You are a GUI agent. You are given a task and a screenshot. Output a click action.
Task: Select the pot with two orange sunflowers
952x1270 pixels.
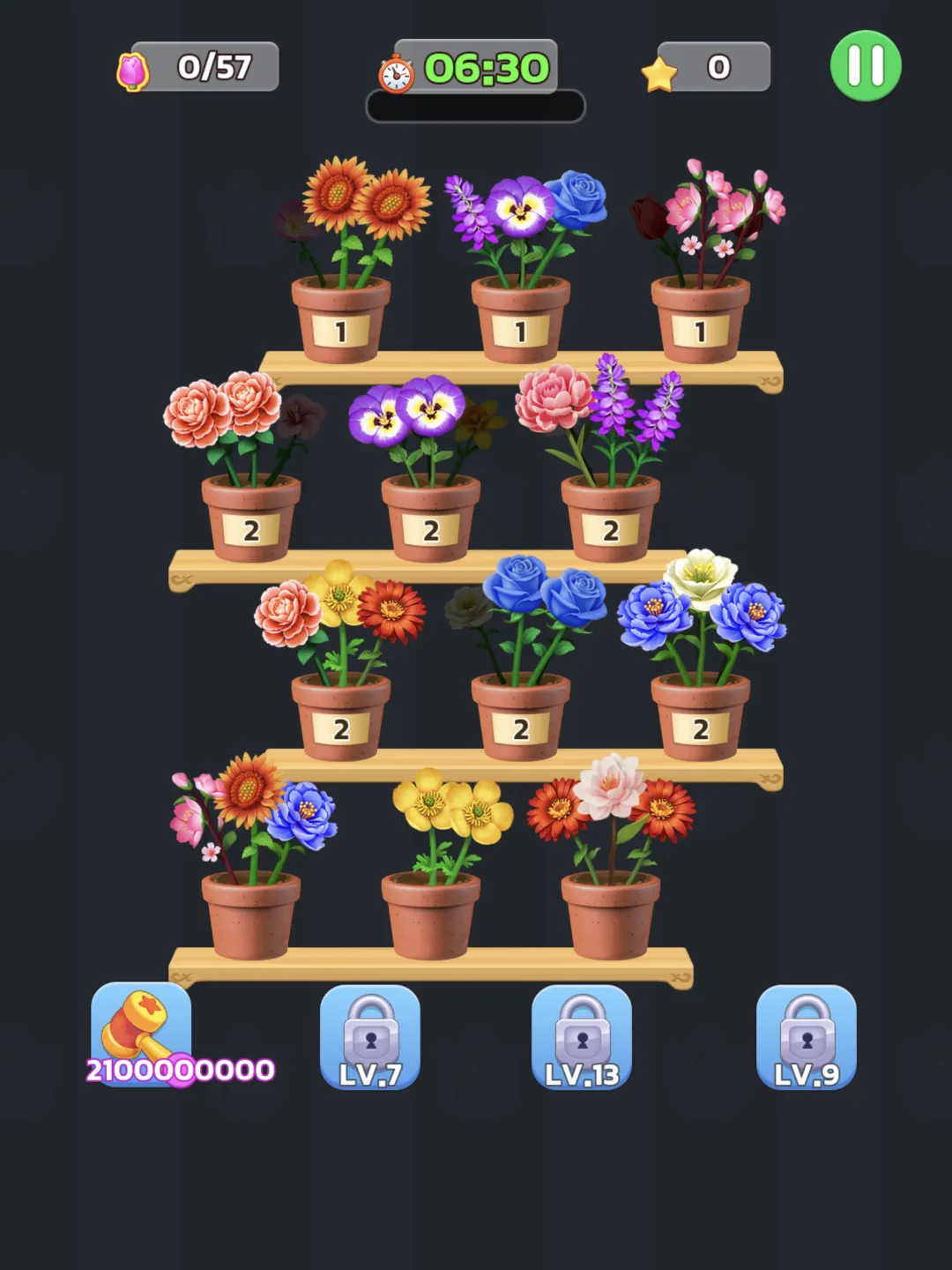pyautogui.click(x=341, y=317)
